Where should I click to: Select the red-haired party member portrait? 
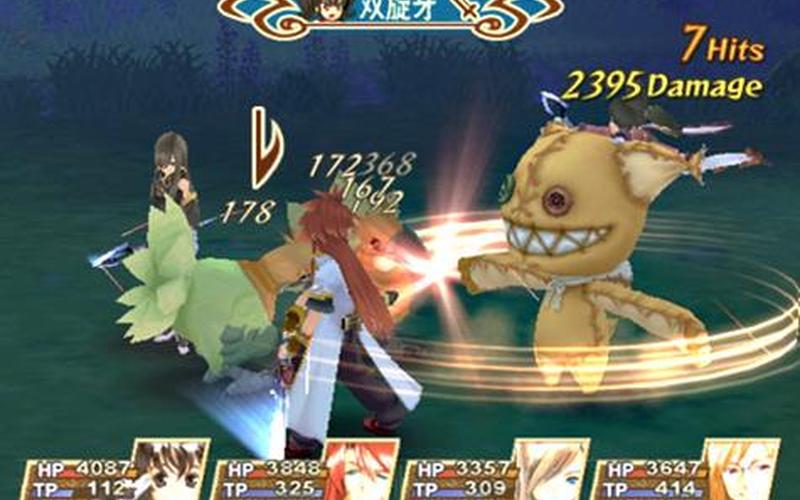tap(359, 472)
